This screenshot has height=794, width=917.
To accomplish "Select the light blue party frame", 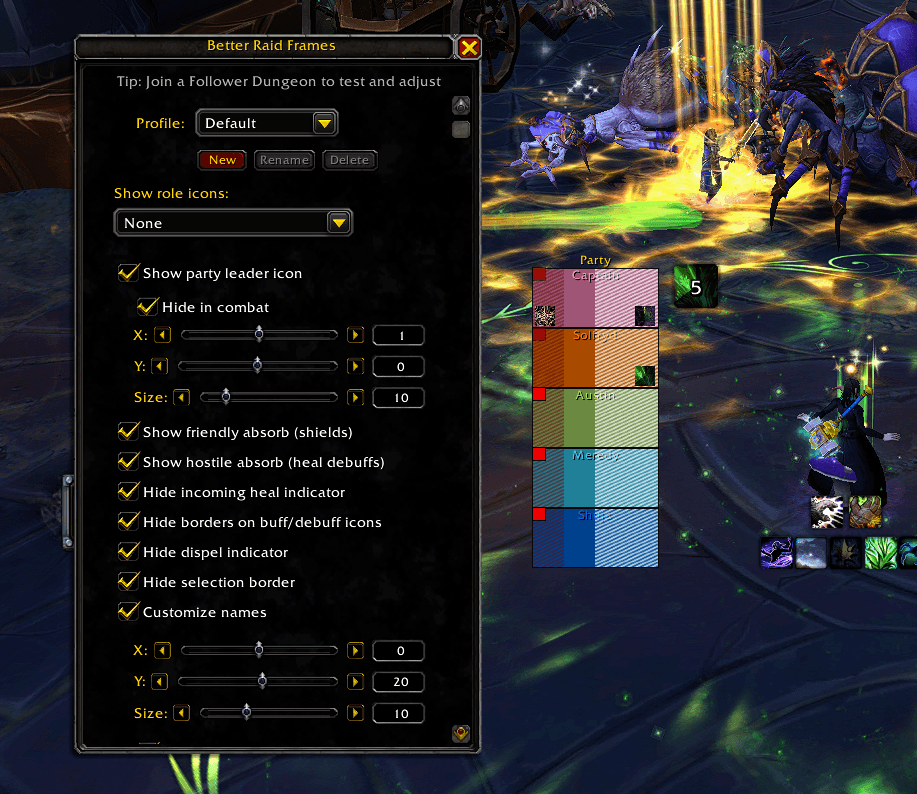I will [595, 477].
